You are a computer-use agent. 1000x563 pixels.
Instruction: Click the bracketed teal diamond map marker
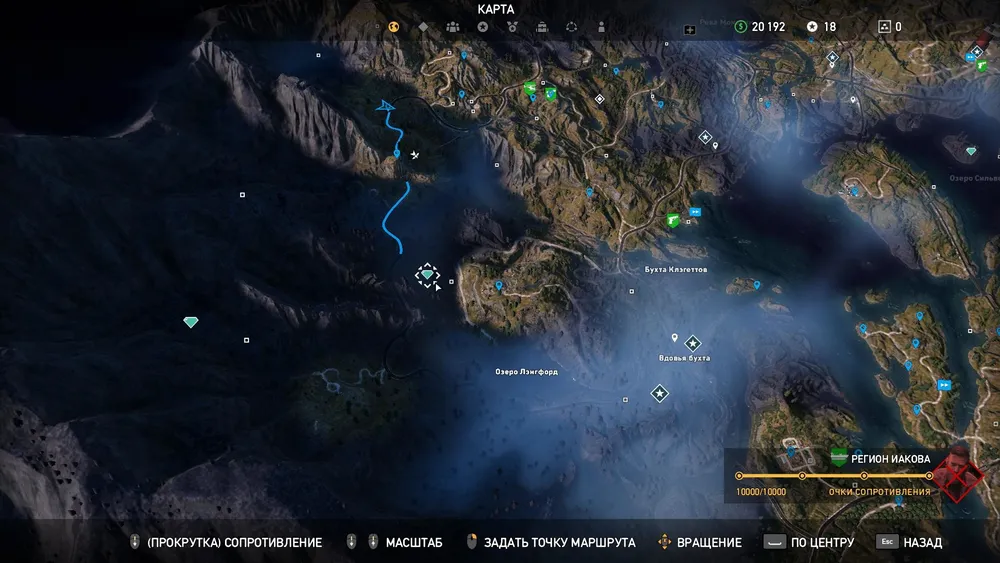(428, 275)
